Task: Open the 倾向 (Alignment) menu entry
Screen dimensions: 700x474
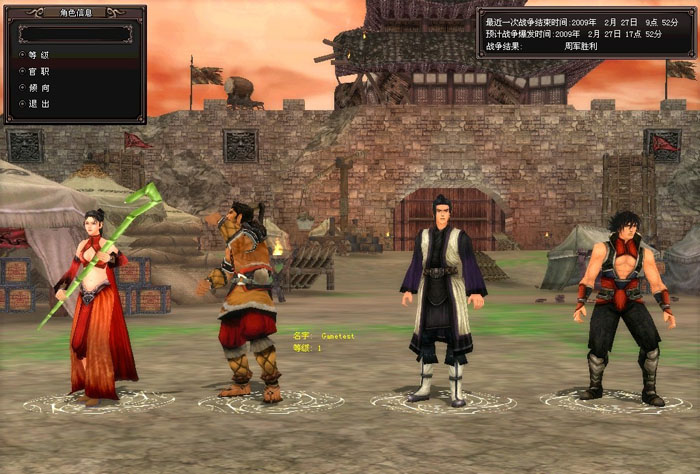Action: point(38,87)
